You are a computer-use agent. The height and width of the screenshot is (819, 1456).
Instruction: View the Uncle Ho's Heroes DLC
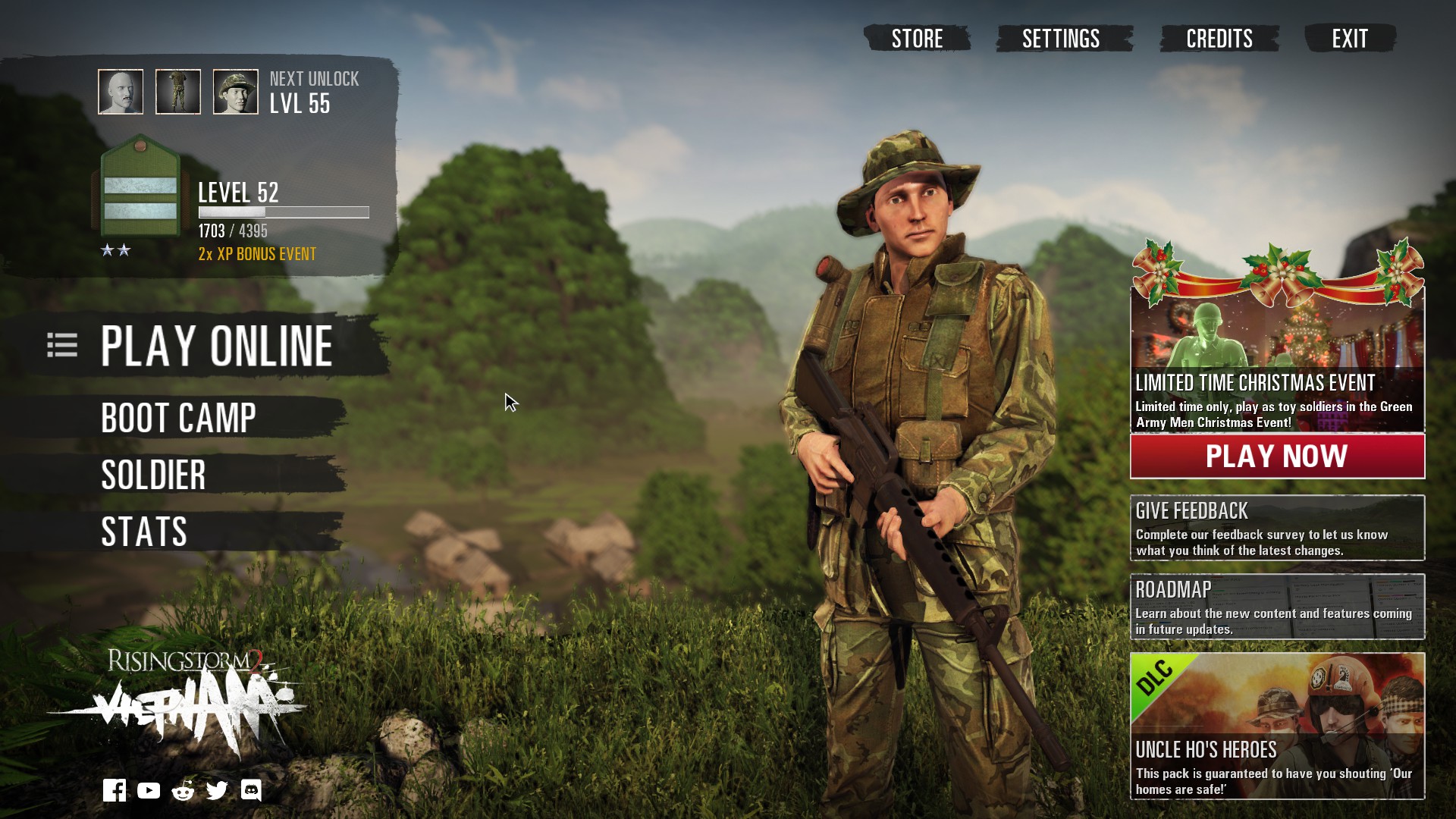click(1277, 726)
